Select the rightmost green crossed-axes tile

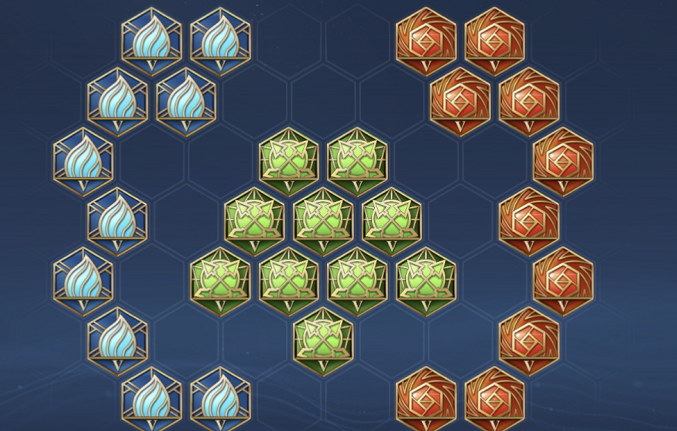426,281
